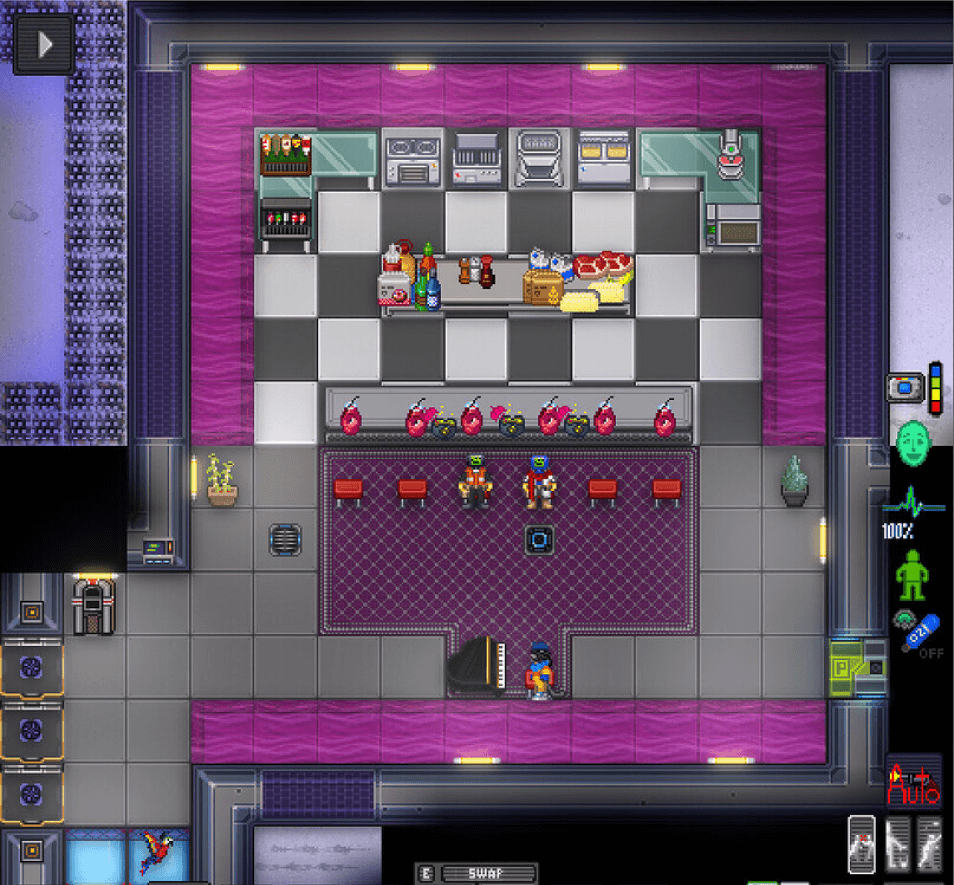The width and height of the screenshot is (954, 885).
Task: Toggle the red Auto fire button
Action: [x=914, y=782]
